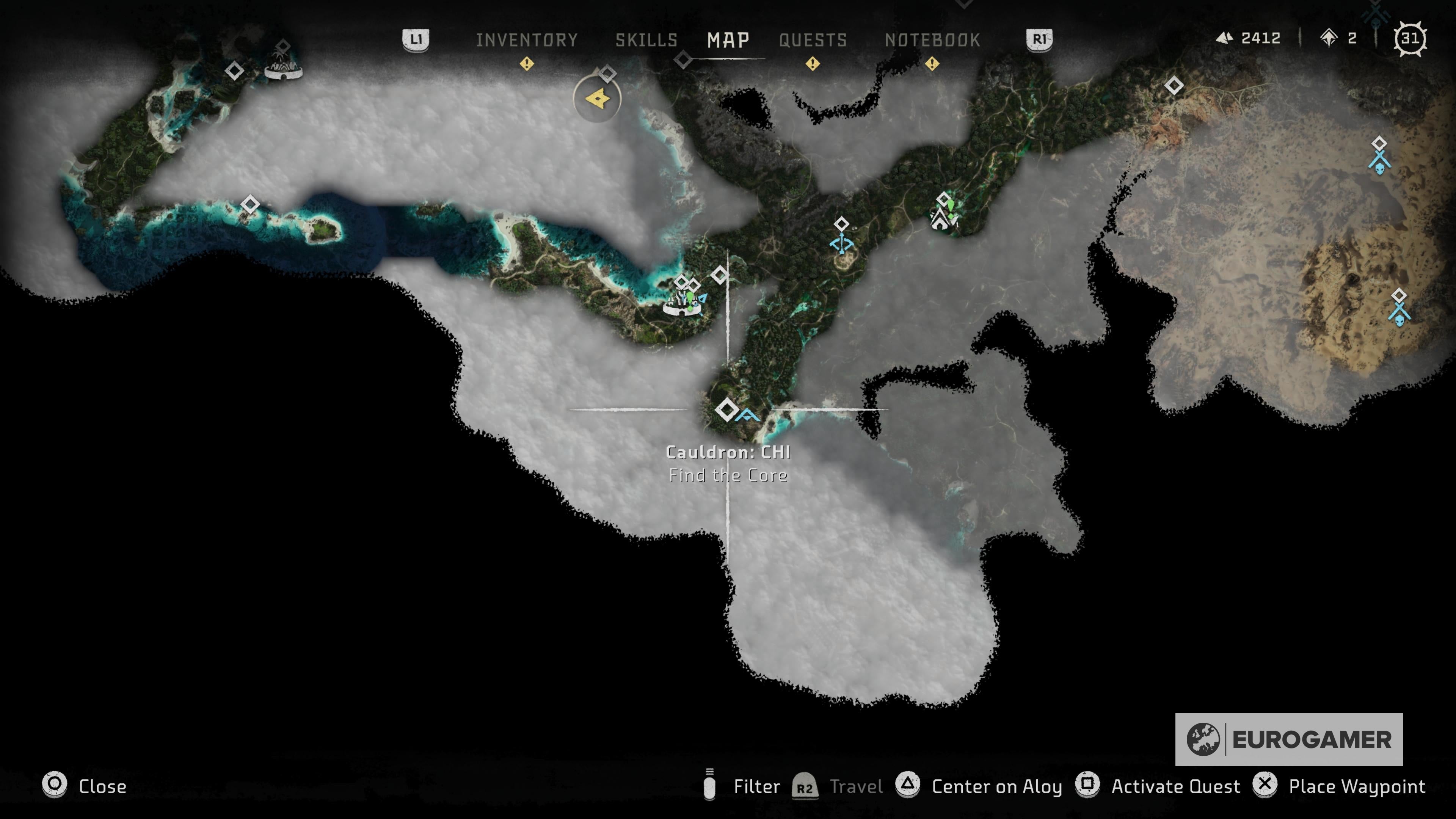Image resolution: width=1456 pixels, height=819 pixels.
Task: Click the metal shards currency icon
Action: coord(1223,38)
